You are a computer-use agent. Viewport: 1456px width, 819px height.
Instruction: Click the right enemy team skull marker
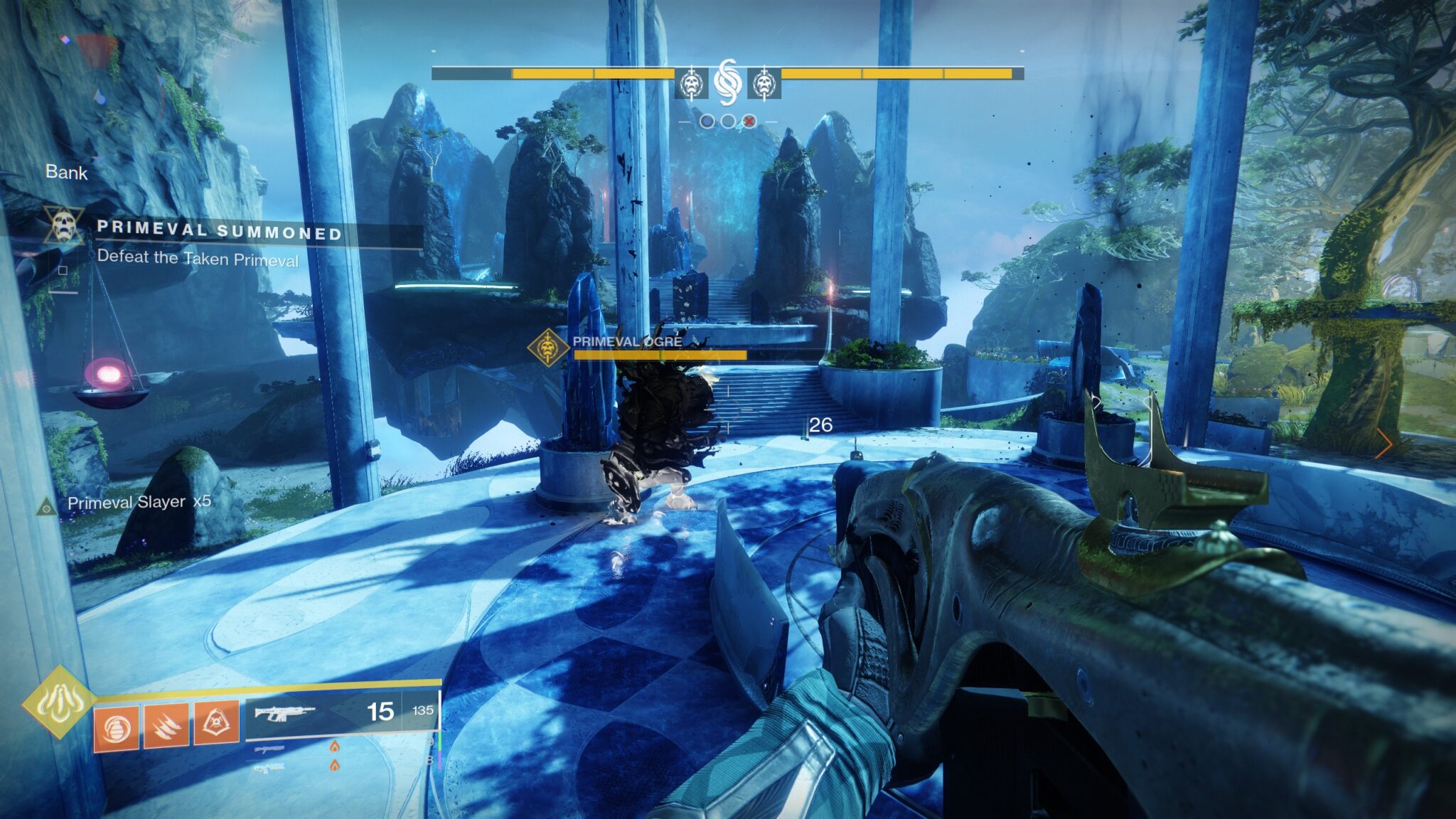tap(764, 85)
